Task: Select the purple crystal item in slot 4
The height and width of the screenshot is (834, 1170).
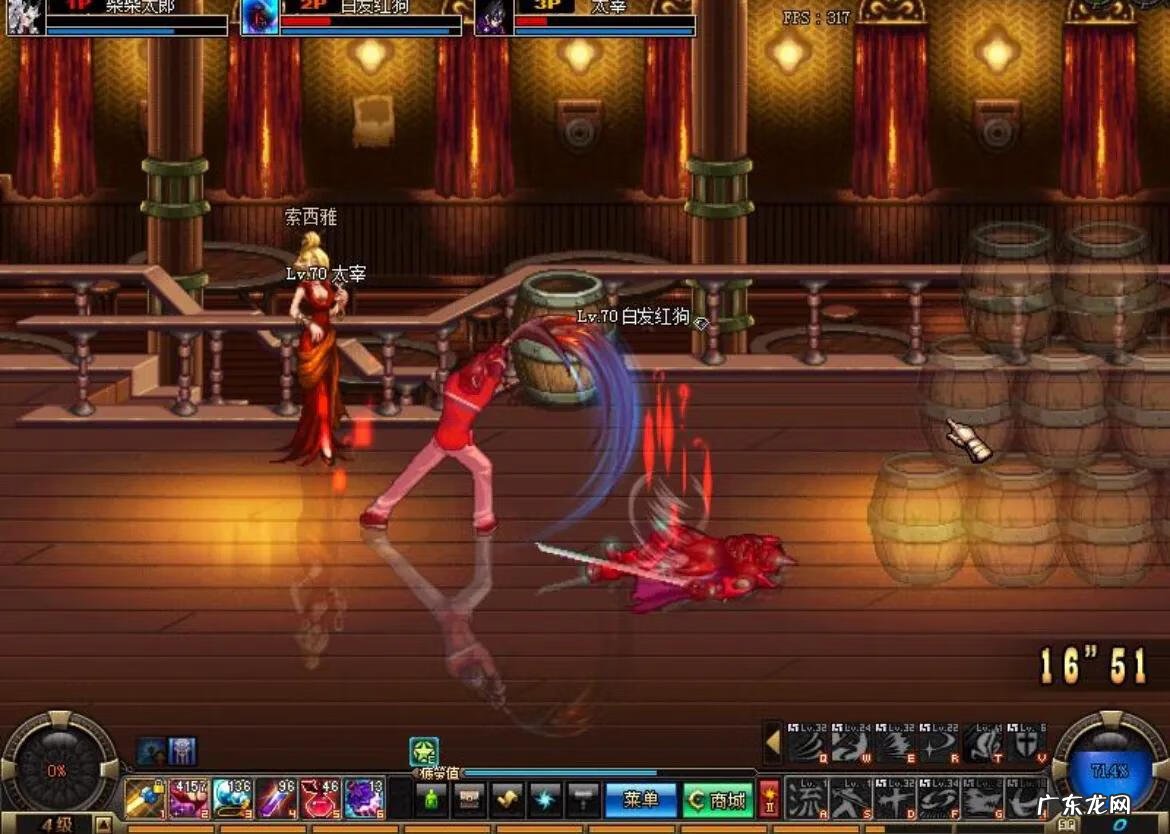Action: click(x=277, y=799)
